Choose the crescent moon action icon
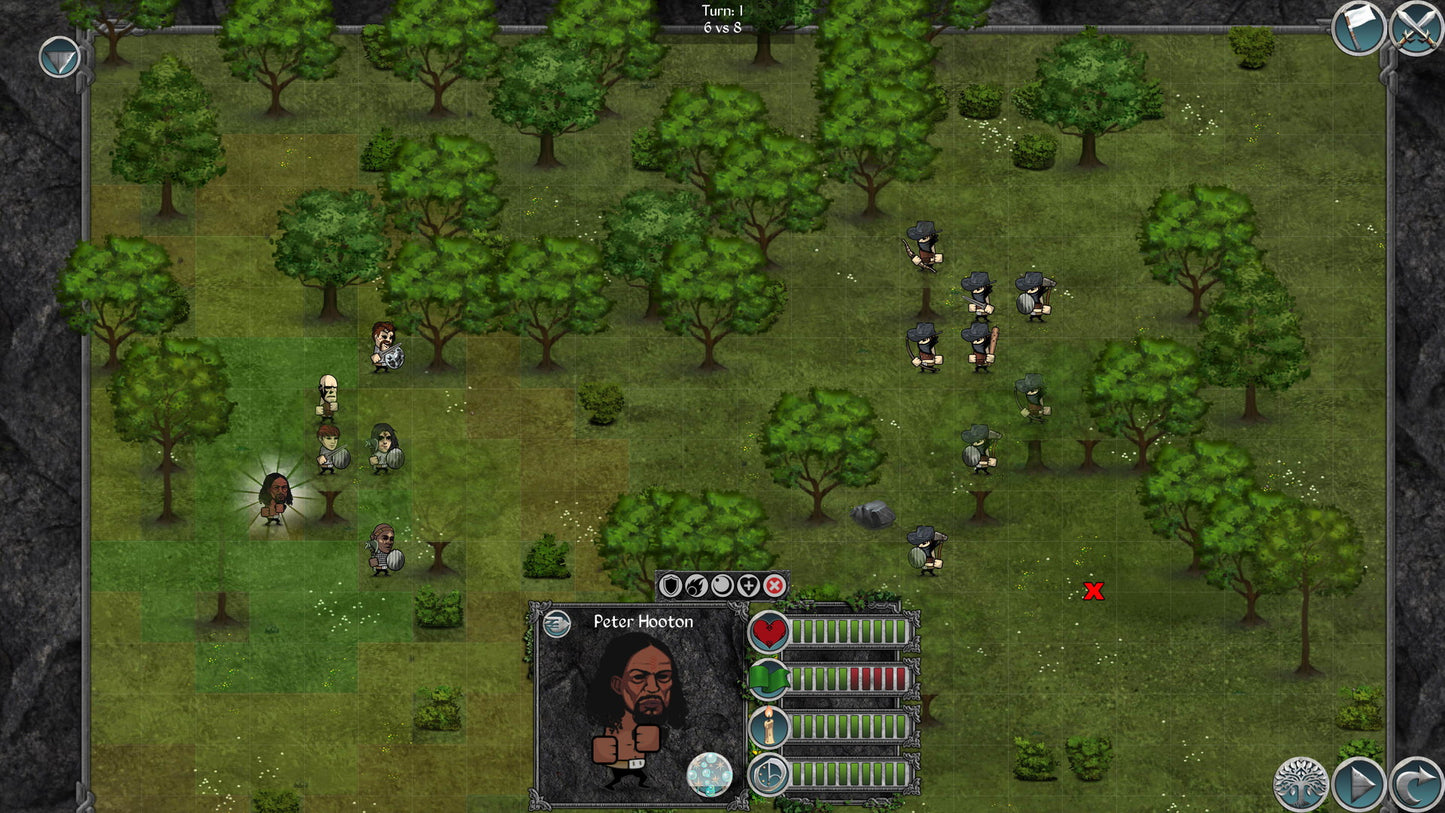This screenshot has width=1445, height=813. pyautogui.click(x=722, y=585)
